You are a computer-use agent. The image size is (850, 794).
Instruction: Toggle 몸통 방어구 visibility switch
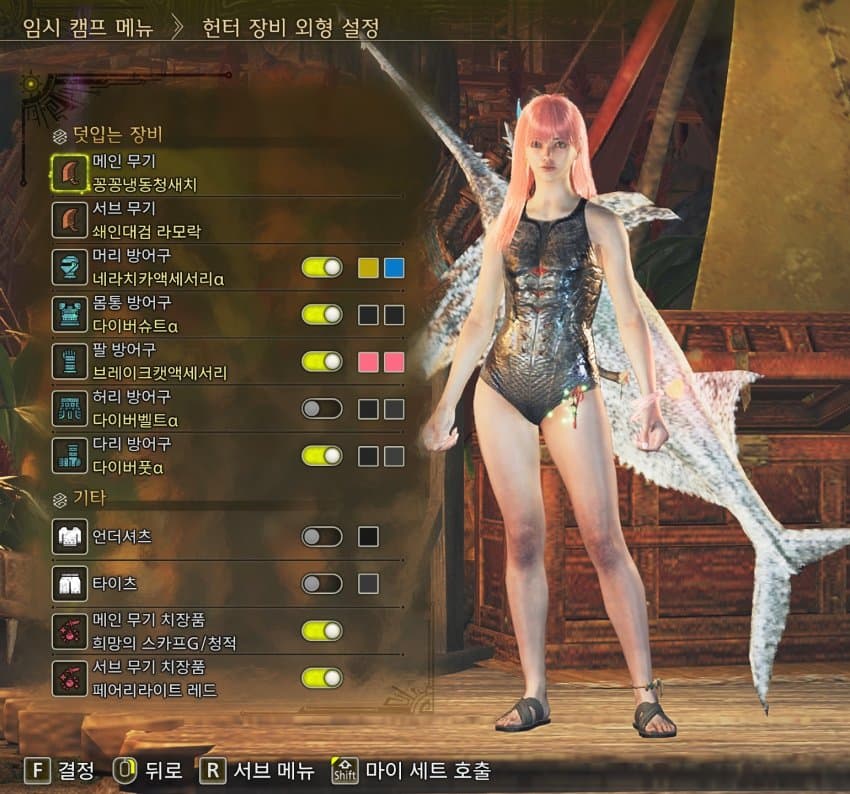(x=322, y=314)
